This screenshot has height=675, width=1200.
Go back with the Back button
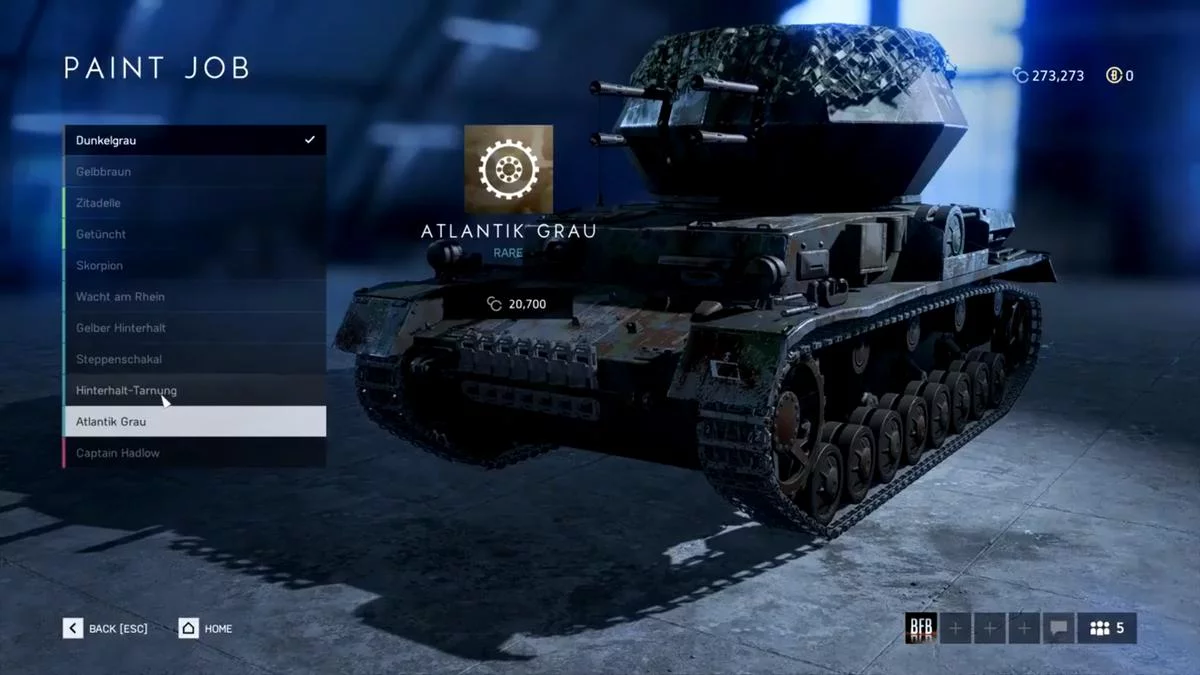pos(105,628)
